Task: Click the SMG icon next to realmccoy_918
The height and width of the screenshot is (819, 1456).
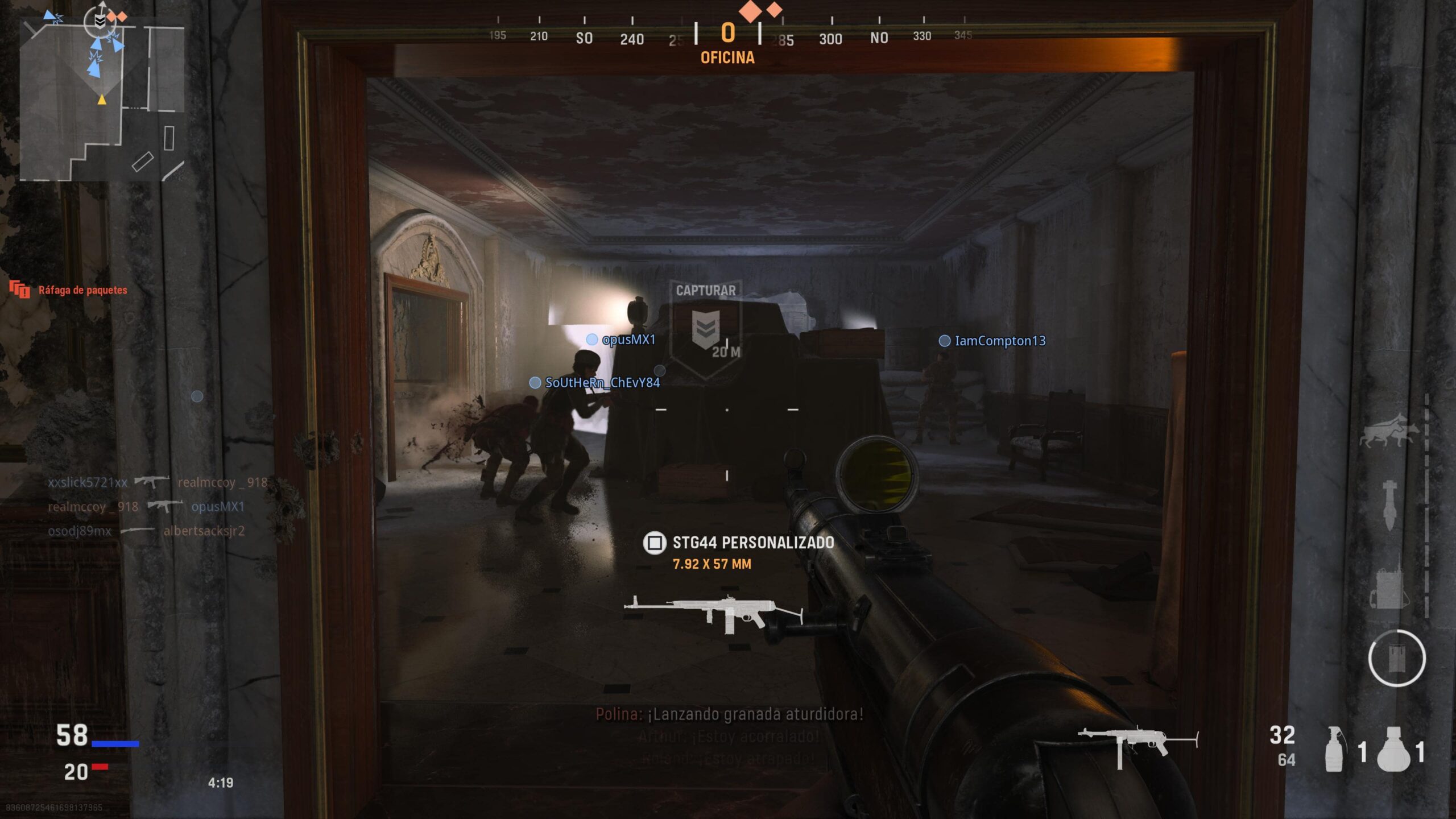Action: pos(162,507)
